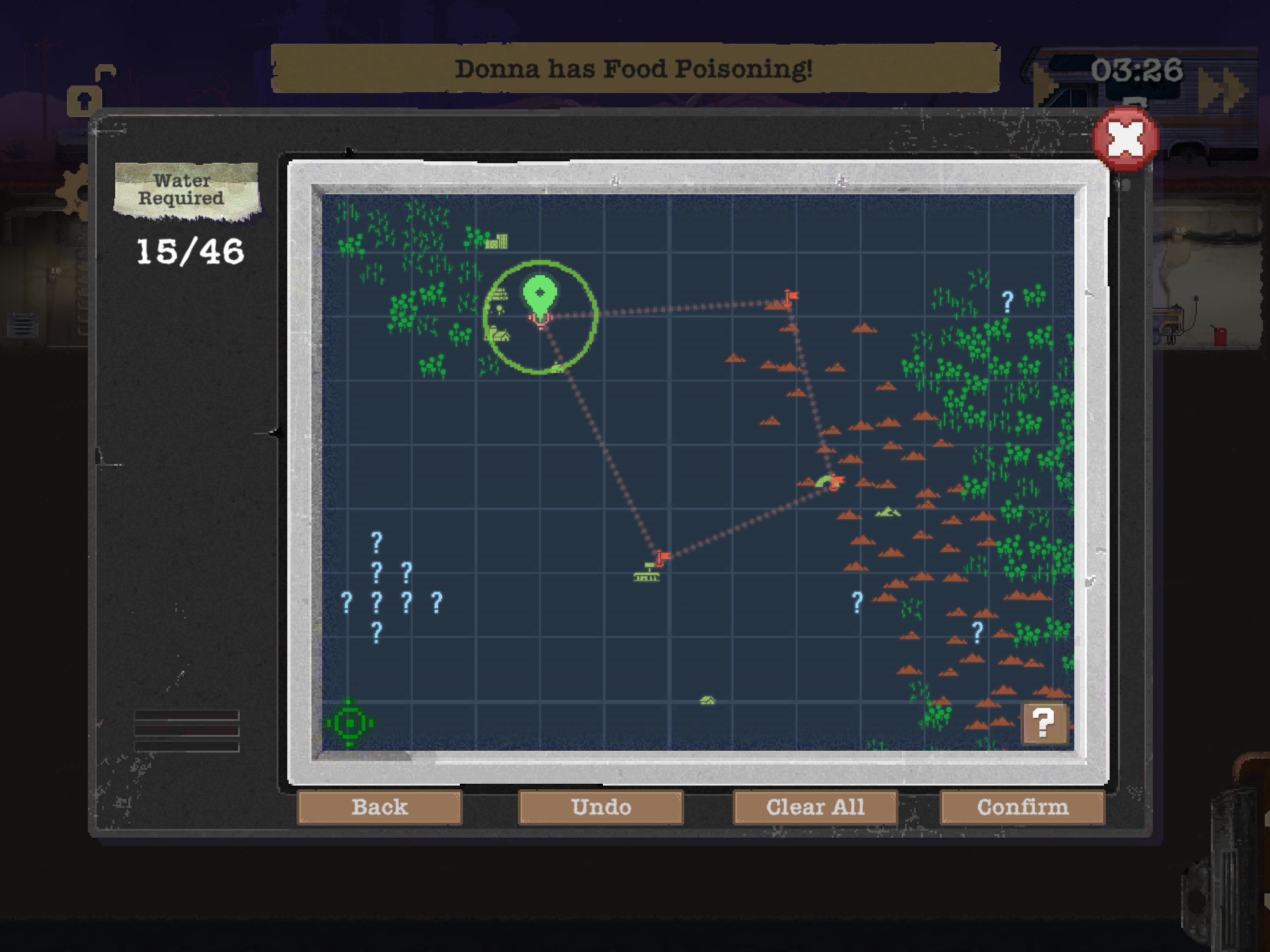Screen dimensions: 1270x952
Task: Clear All expedition waypoints
Action: point(815,807)
